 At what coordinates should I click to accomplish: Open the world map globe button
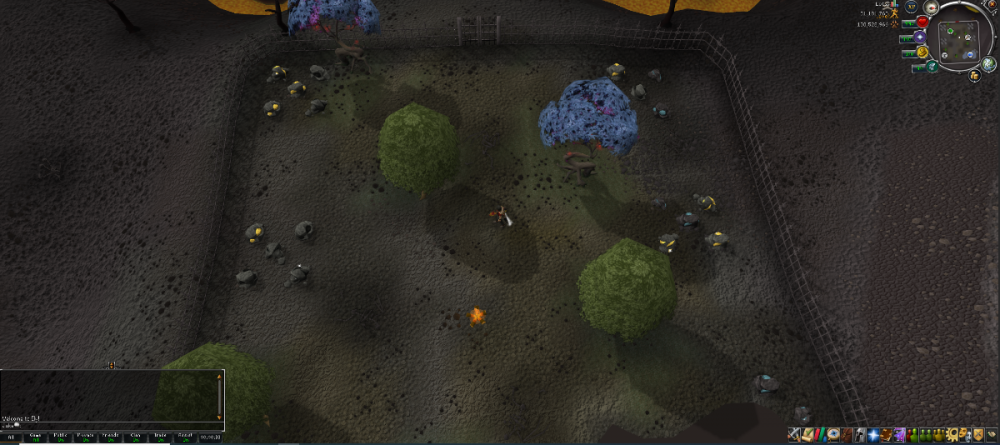coord(988,63)
